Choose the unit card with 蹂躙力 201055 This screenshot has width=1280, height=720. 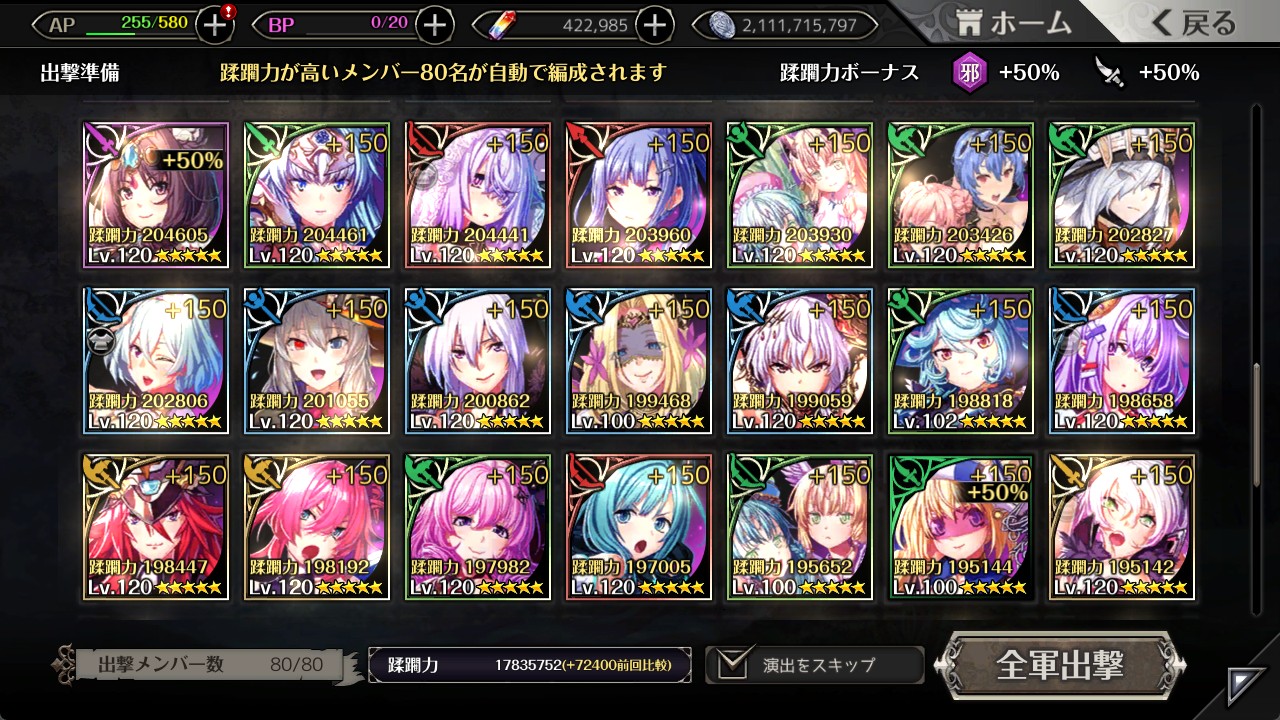tap(317, 361)
